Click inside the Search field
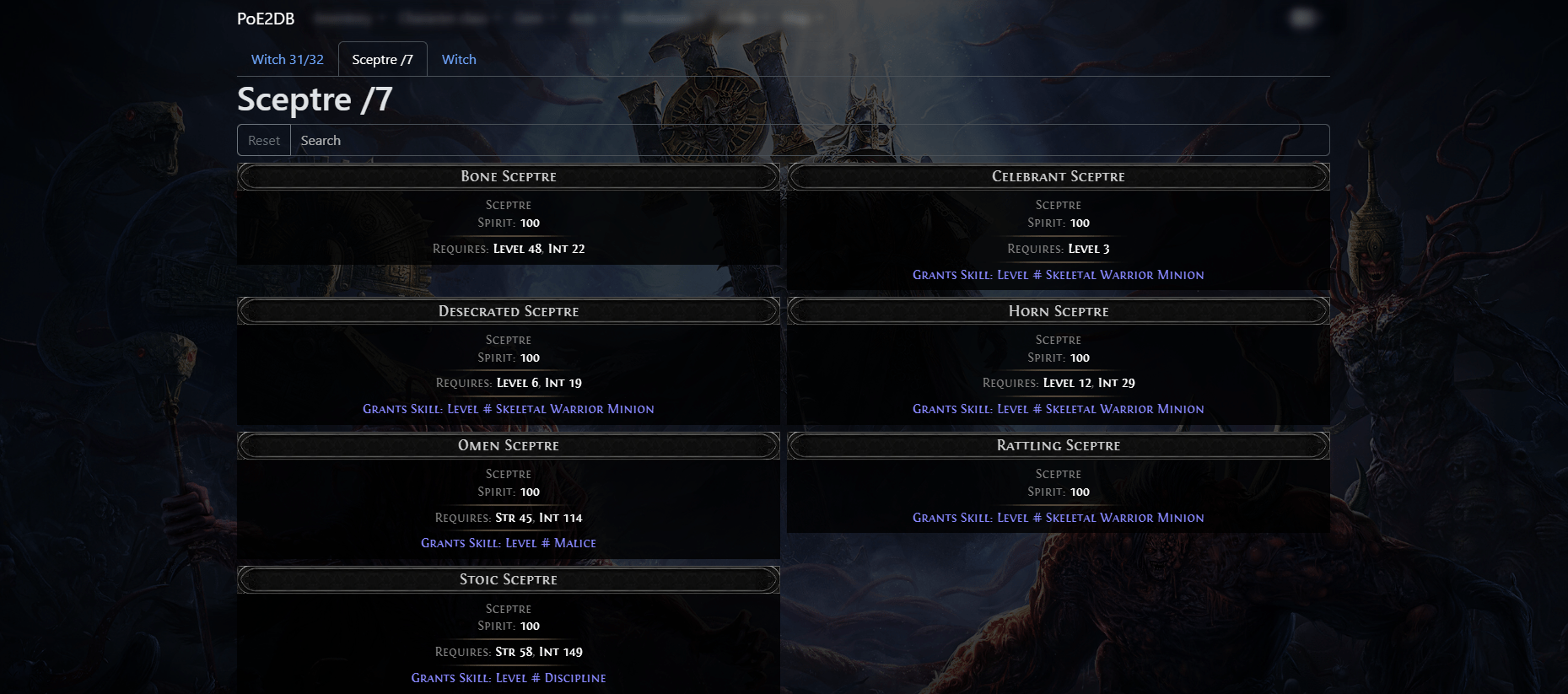The width and height of the screenshot is (1568, 694). [590, 139]
